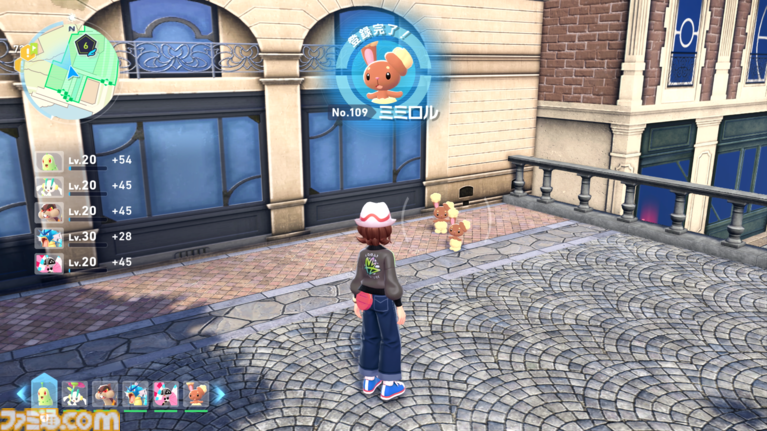
Task: Click the Famitsu.com watermark logo
Action: point(59,419)
